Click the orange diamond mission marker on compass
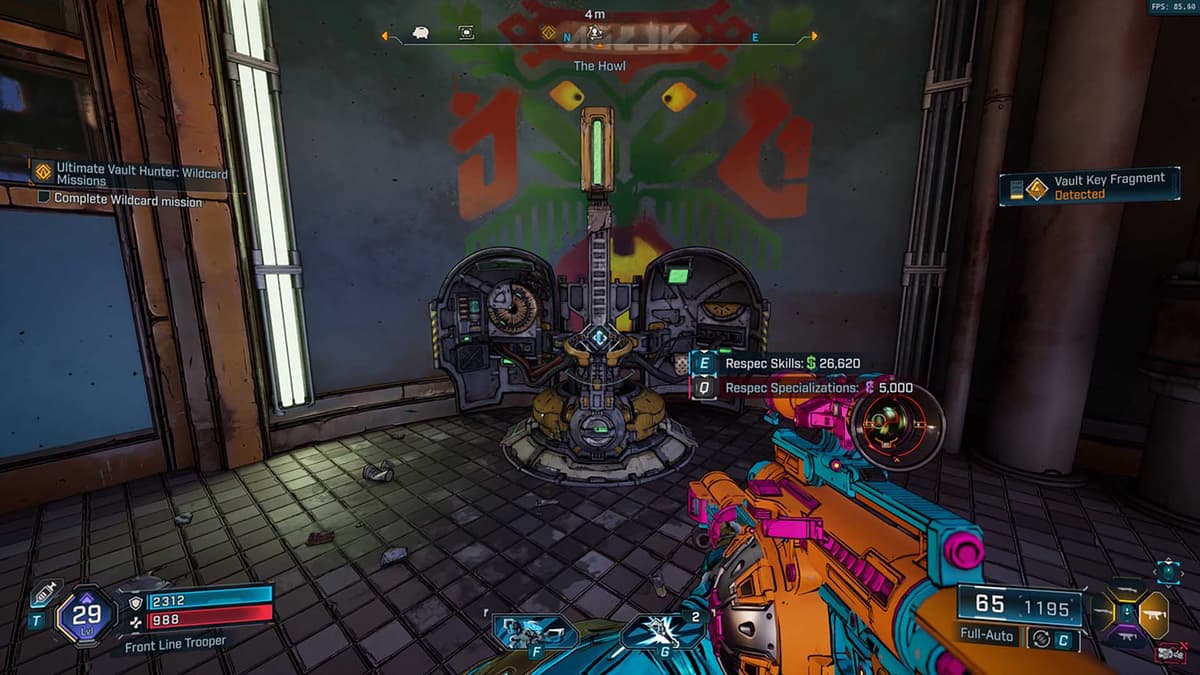The image size is (1200, 675). coord(548,34)
